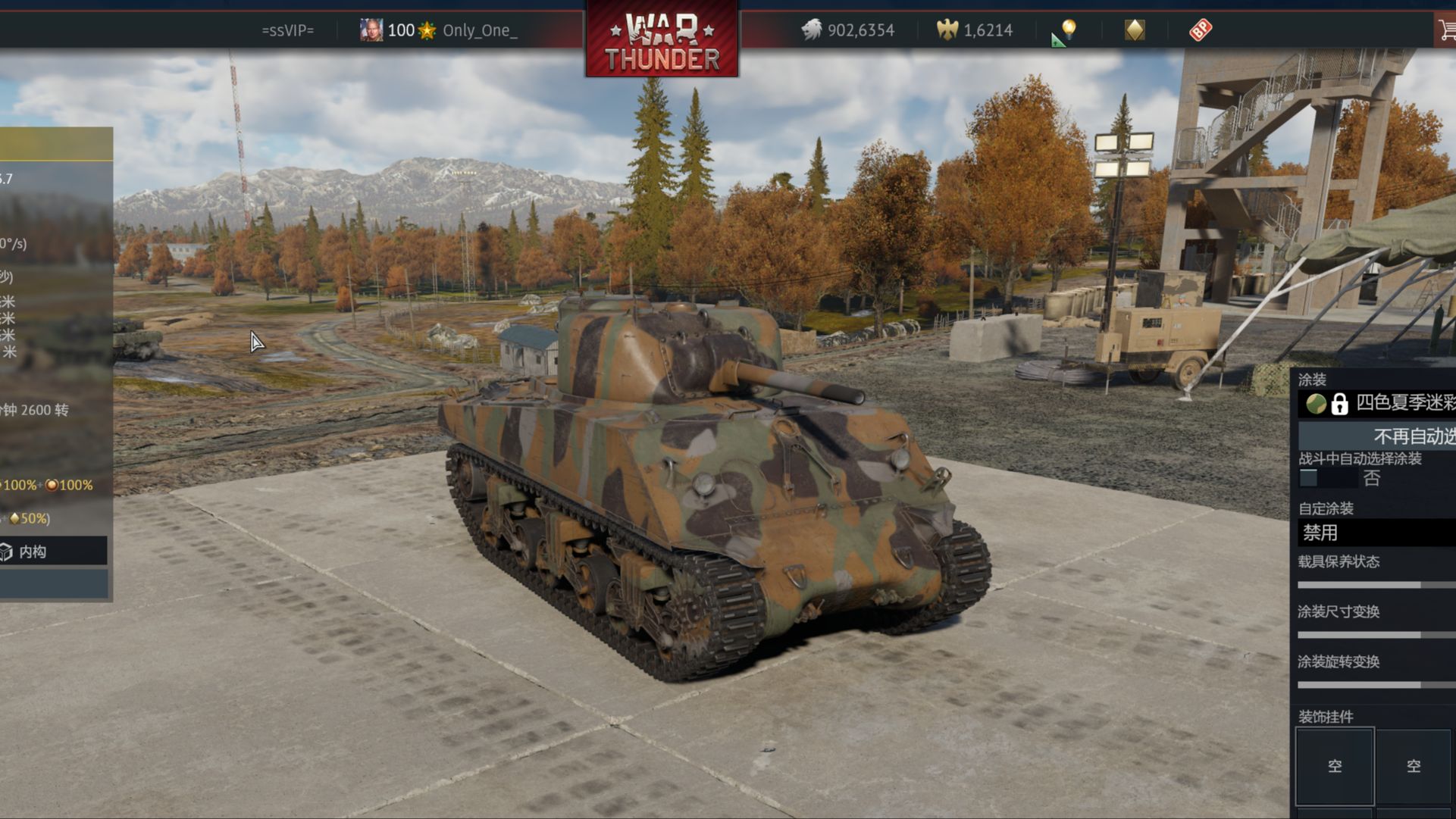Click the Silver Lions balance
The height and width of the screenshot is (819, 1456).
849,30
